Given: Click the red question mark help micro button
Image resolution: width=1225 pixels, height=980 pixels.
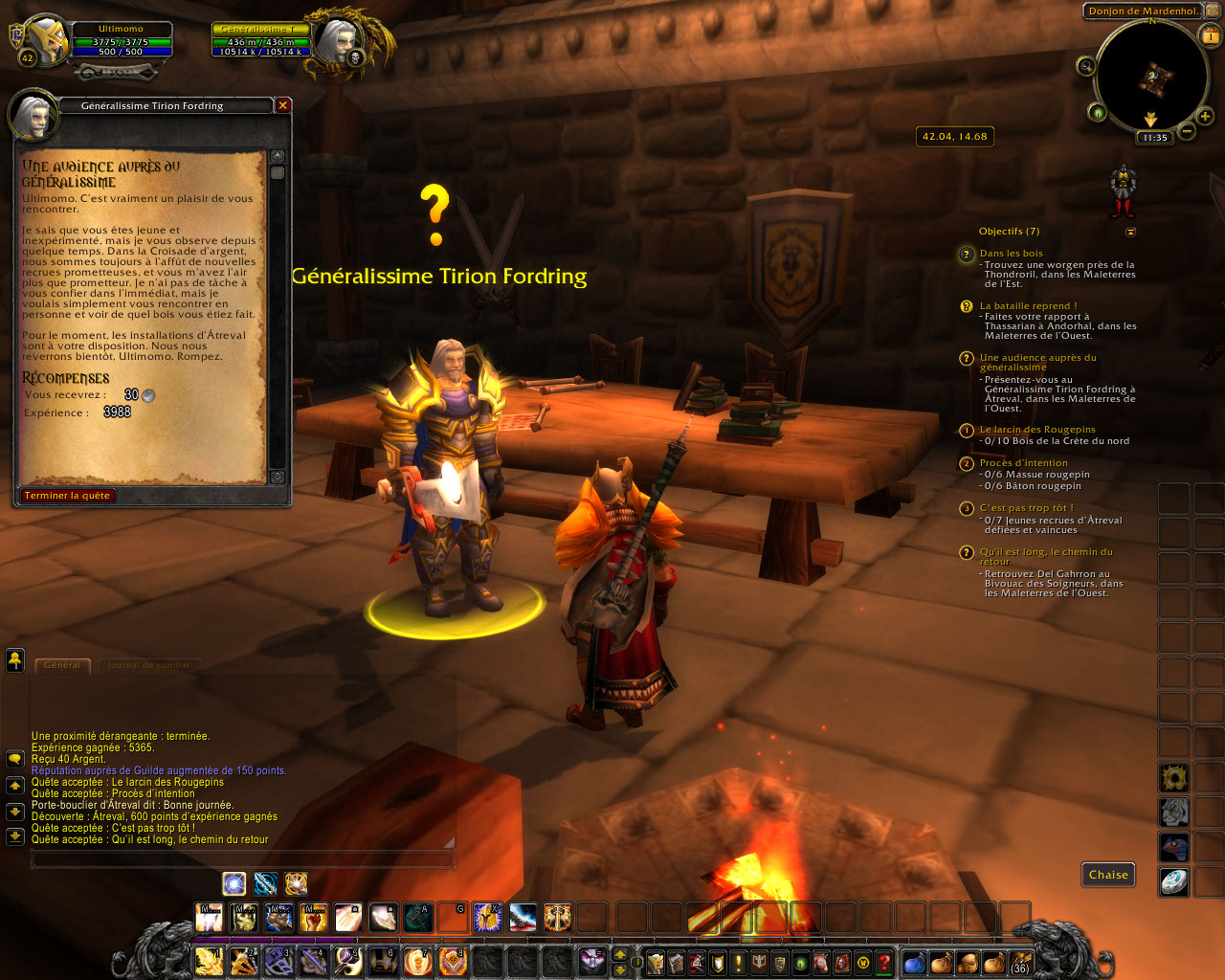Looking at the screenshot, I should tap(884, 962).
